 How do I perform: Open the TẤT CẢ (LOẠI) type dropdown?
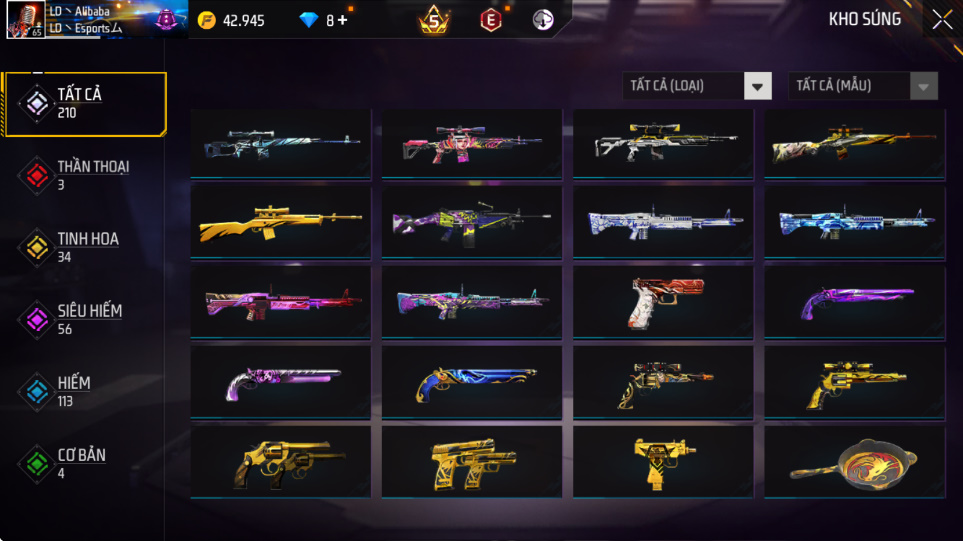click(x=697, y=86)
